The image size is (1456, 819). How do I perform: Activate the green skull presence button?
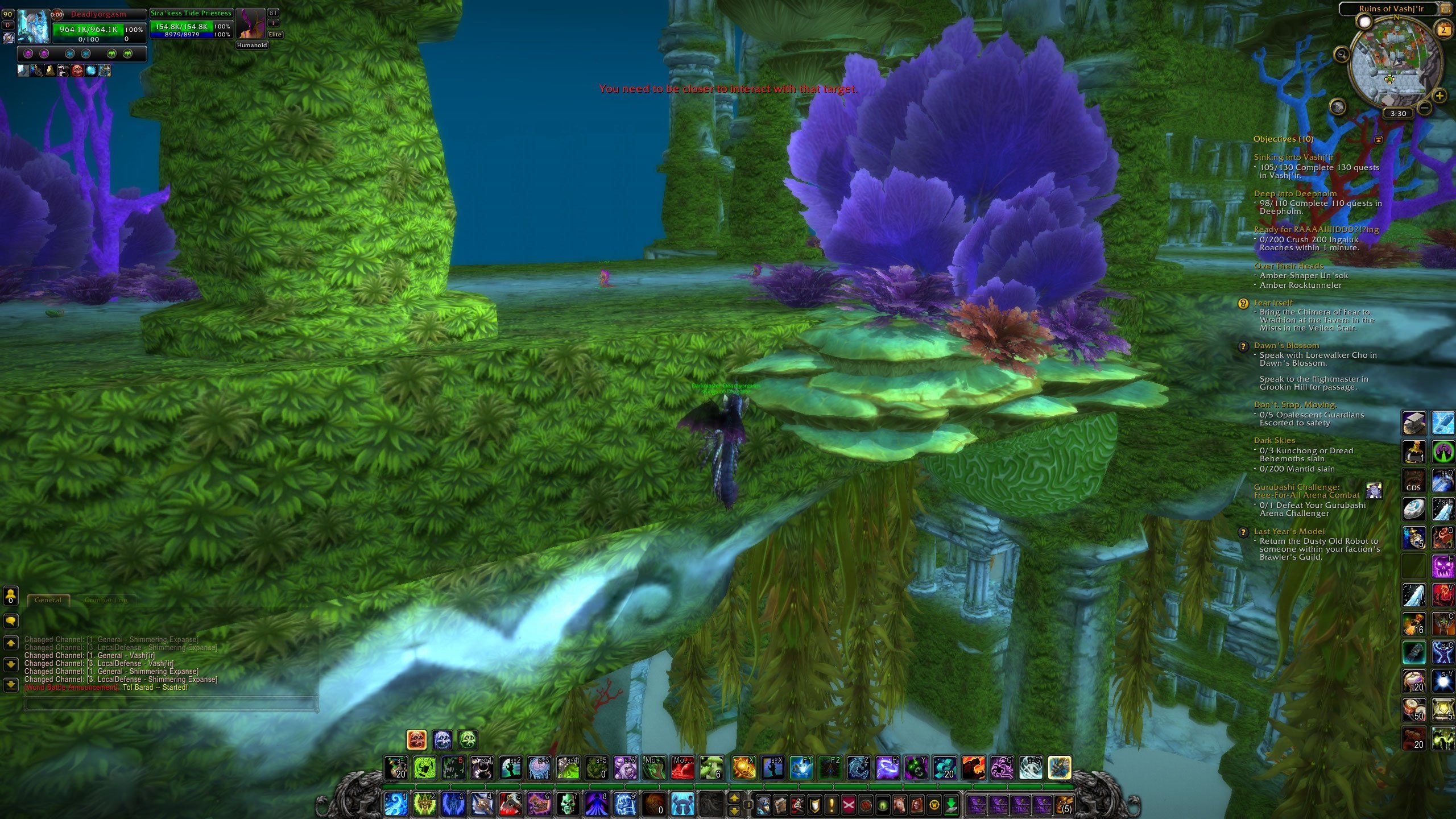(468, 740)
